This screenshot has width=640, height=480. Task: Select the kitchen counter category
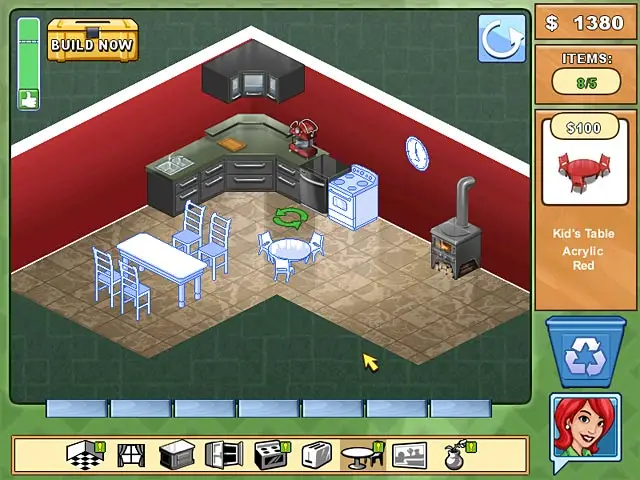(176, 455)
